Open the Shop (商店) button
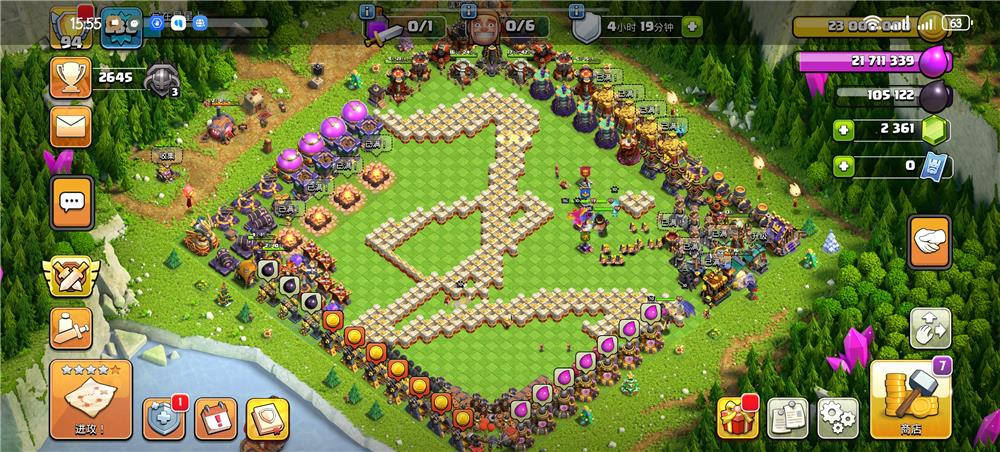Image resolution: width=1000 pixels, height=452 pixels. coord(910,400)
